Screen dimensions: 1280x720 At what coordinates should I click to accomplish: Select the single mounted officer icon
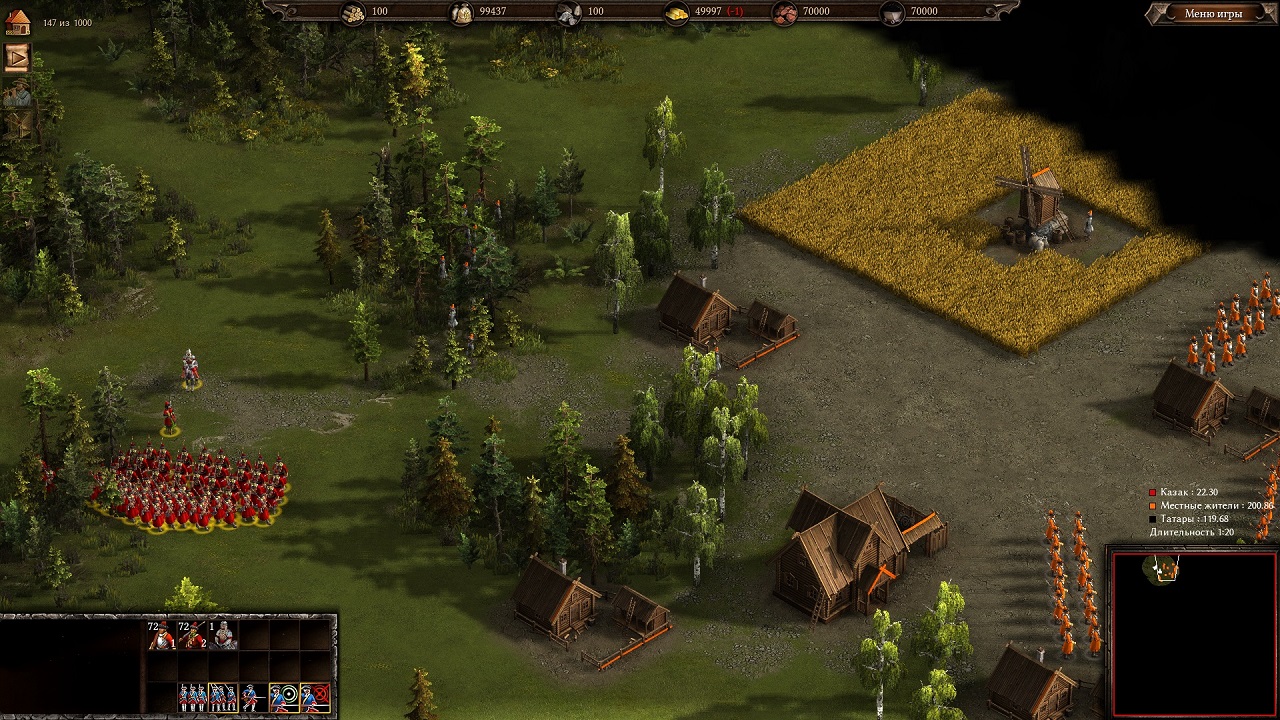tap(223, 635)
